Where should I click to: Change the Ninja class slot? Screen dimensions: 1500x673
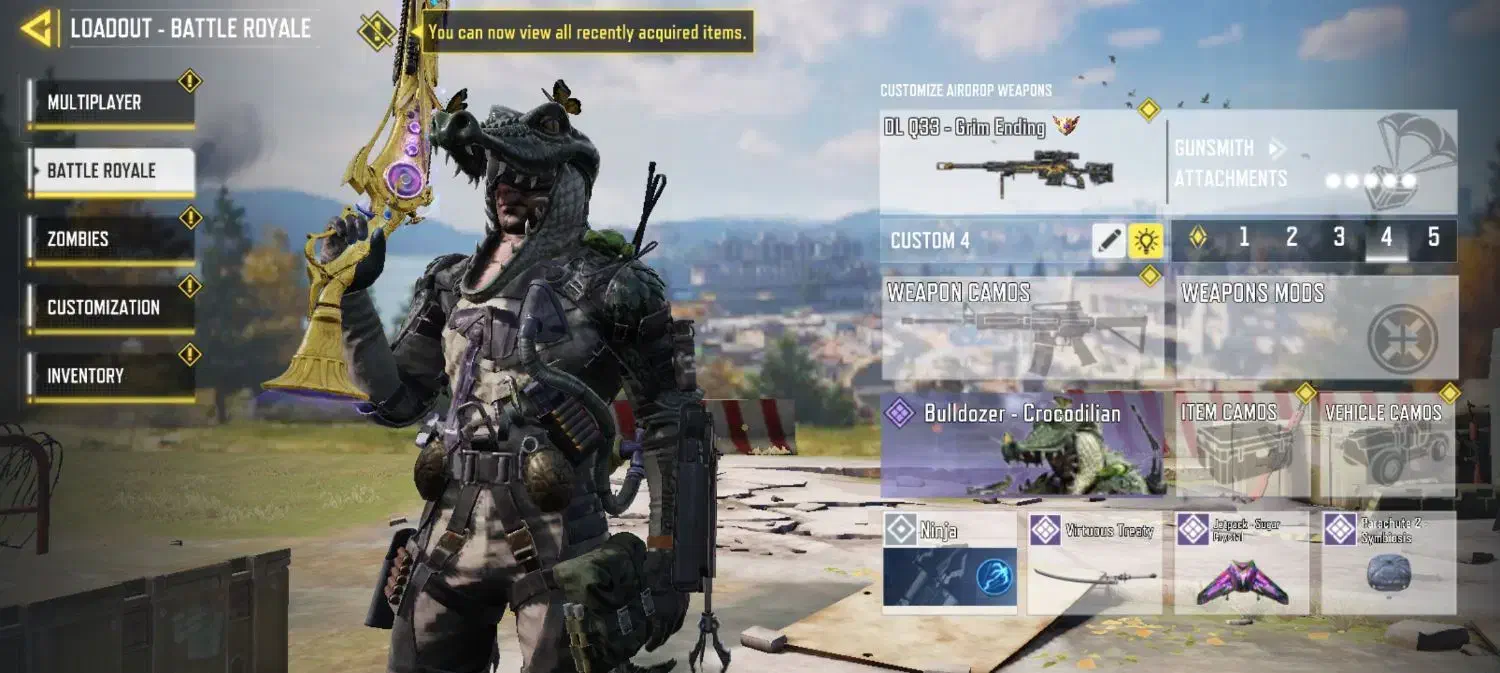click(x=950, y=563)
